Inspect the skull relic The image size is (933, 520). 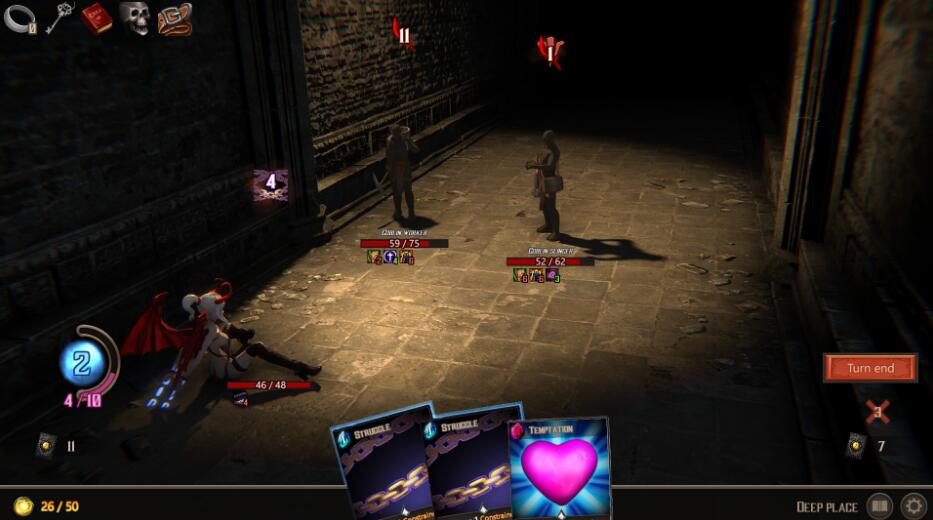[135, 18]
